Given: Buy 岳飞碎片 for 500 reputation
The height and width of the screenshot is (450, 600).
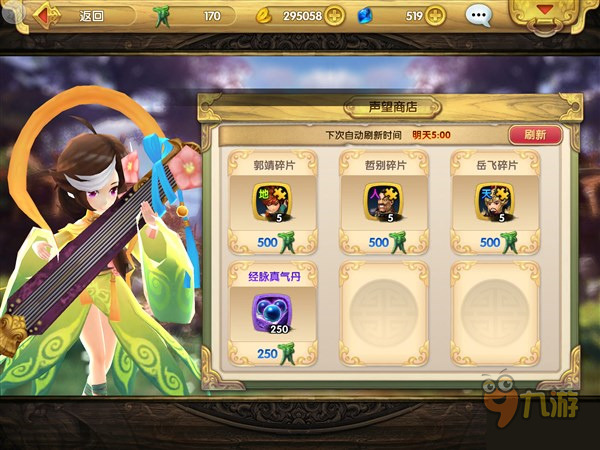Looking at the screenshot, I should 493,242.
